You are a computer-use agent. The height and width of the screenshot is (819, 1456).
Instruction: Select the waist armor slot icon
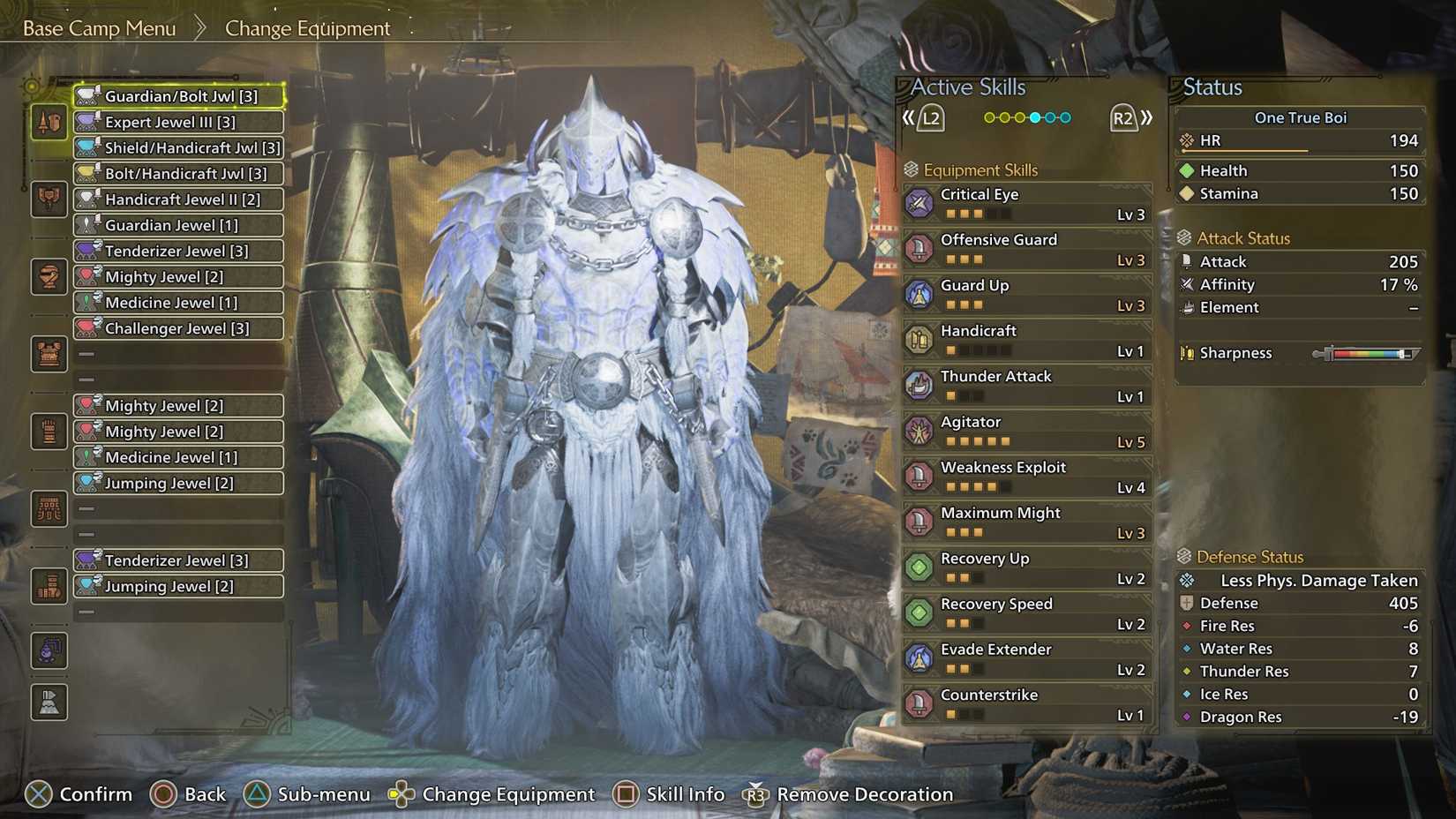(49, 431)
